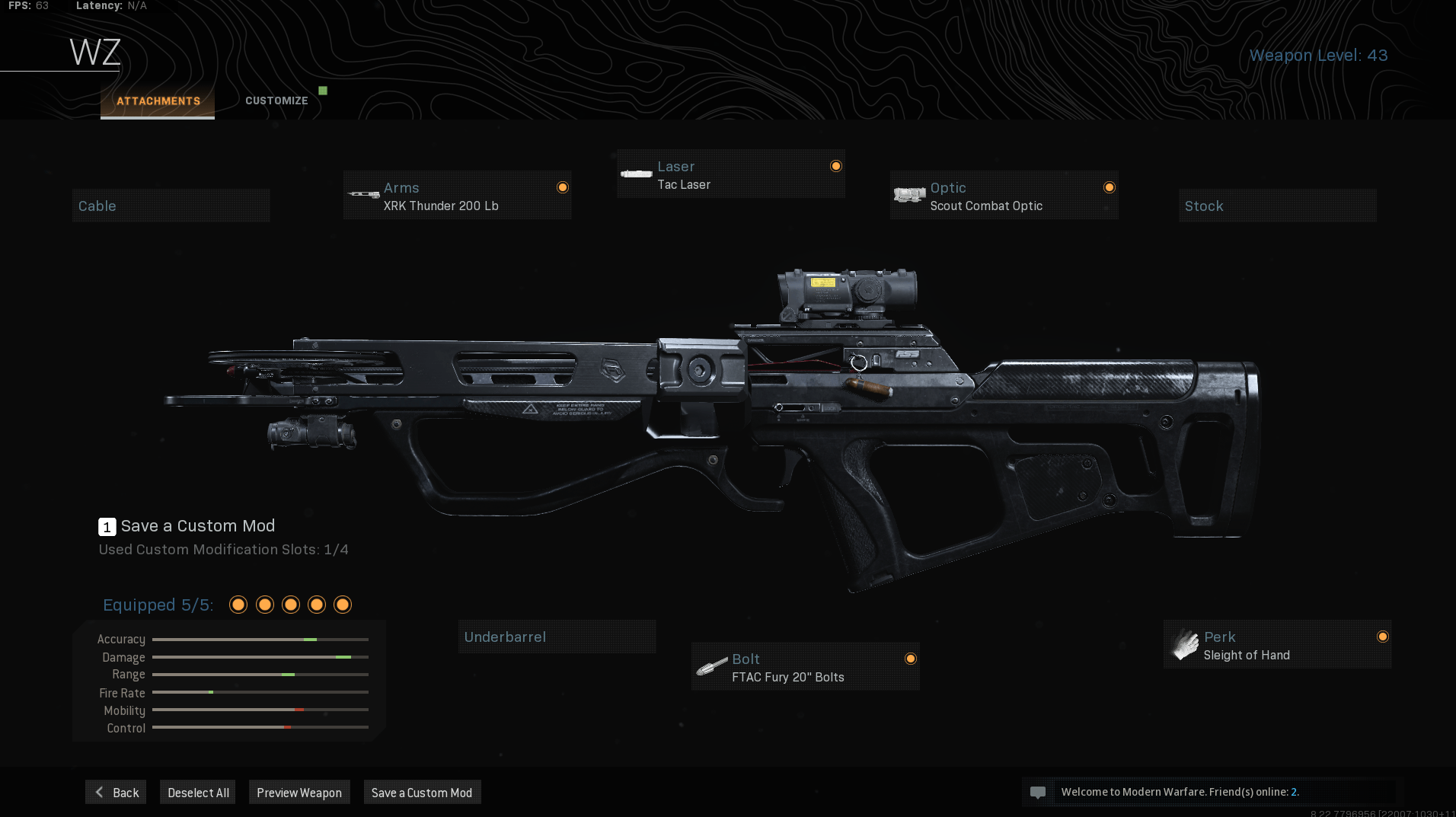Screen dimensions: 1456x817
Task: Toggle the orange equipped dot on the Laser slot
Action: click(835, 166)
